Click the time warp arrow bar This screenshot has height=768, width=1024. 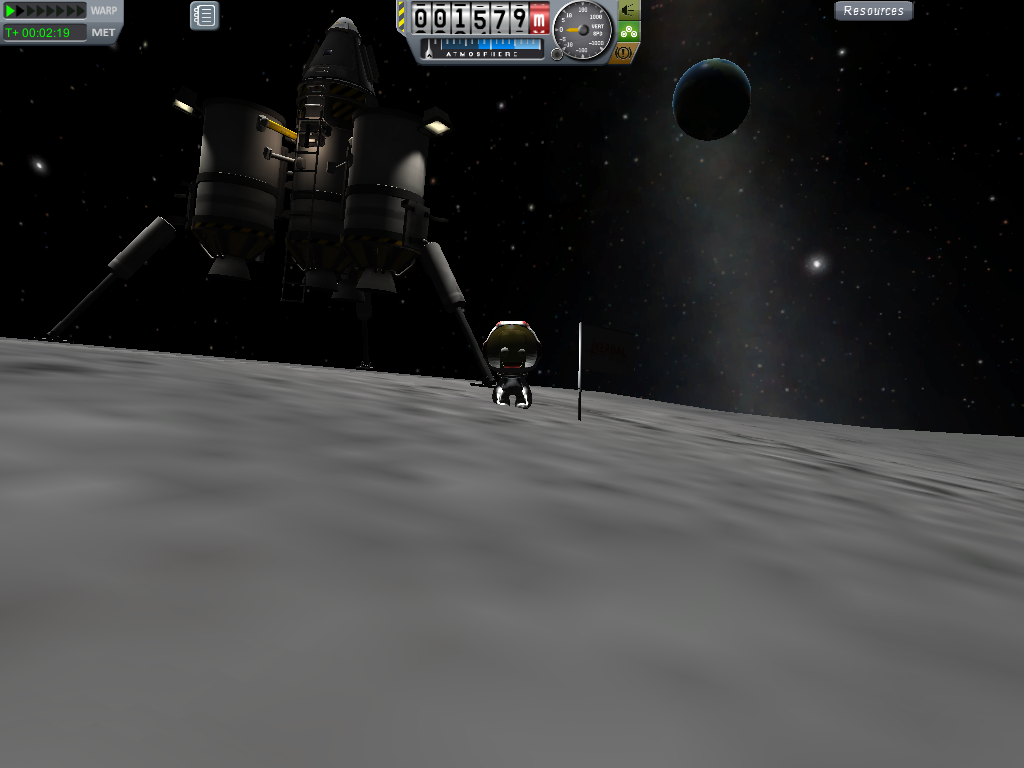(x=46, y=11)
